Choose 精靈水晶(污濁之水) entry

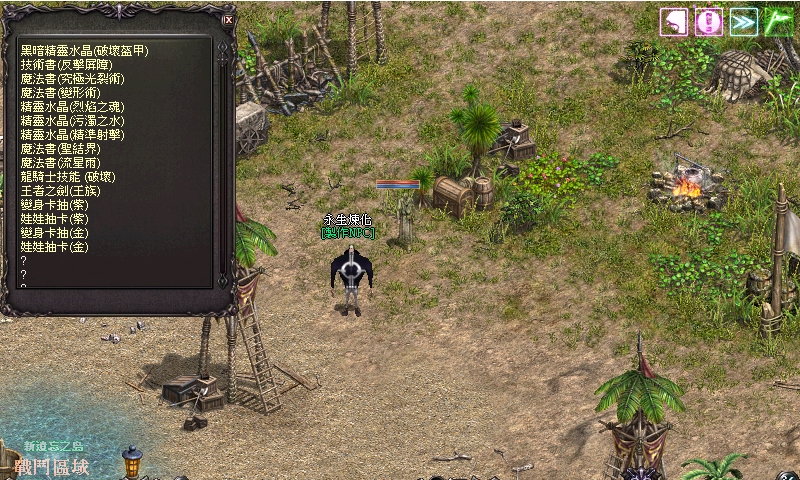click(x=73, y=120)
